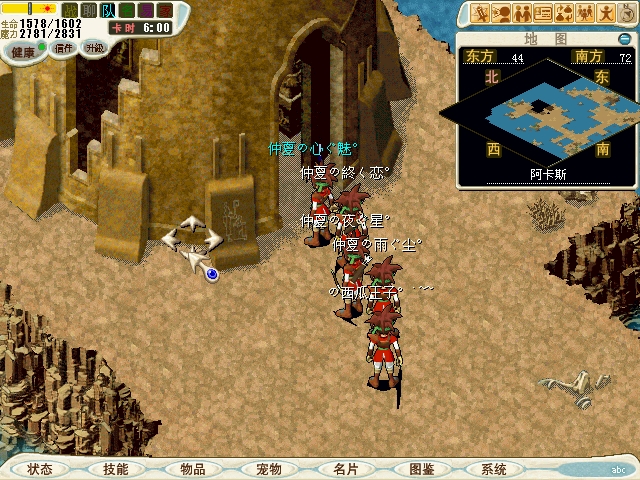Image resolution: width=640 pixels, height=480 pixels.
Task: Open the 名片 name card menu
Action: pos(344,469)
